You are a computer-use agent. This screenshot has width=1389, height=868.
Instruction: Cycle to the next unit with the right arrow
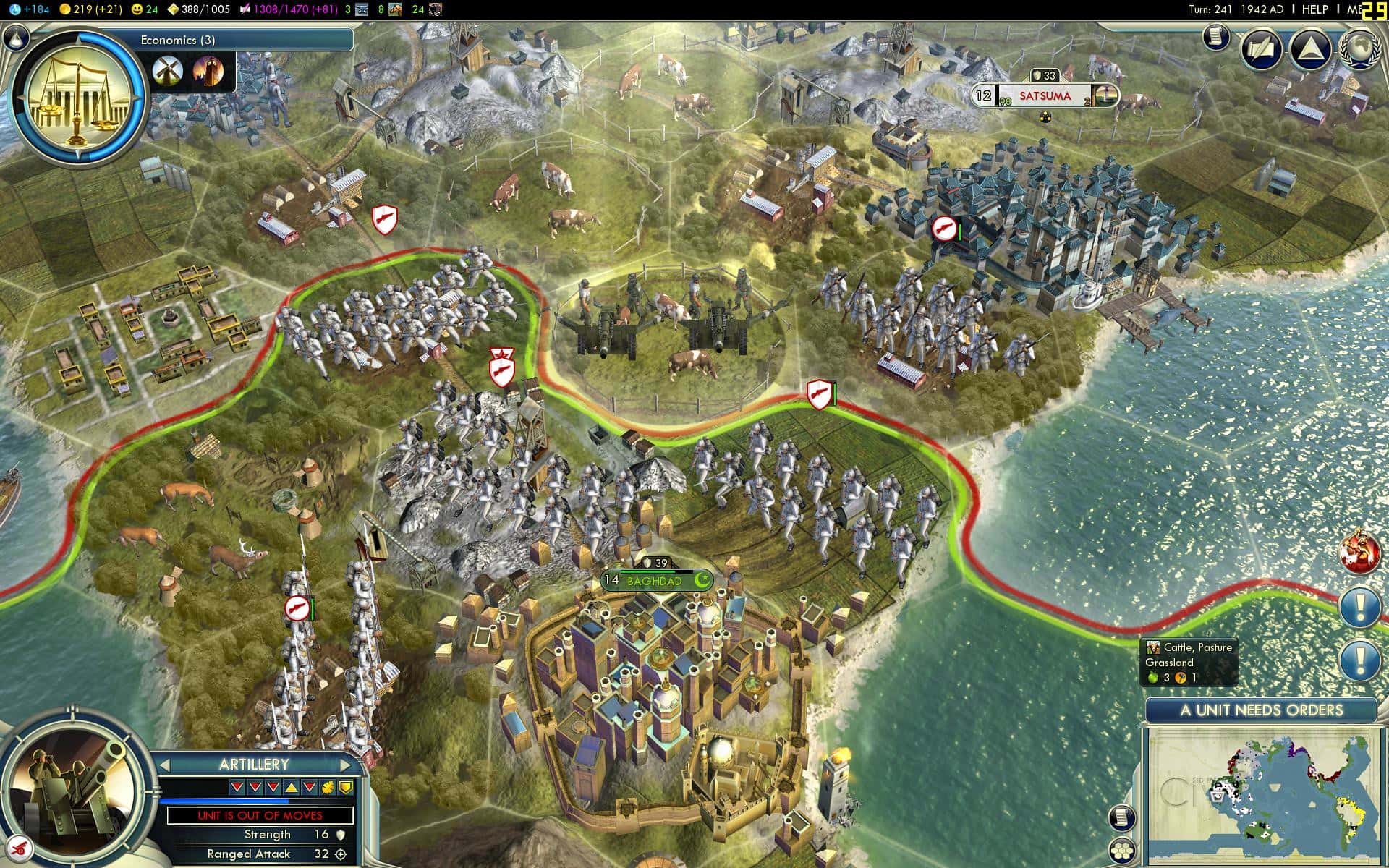coord(345,765)
